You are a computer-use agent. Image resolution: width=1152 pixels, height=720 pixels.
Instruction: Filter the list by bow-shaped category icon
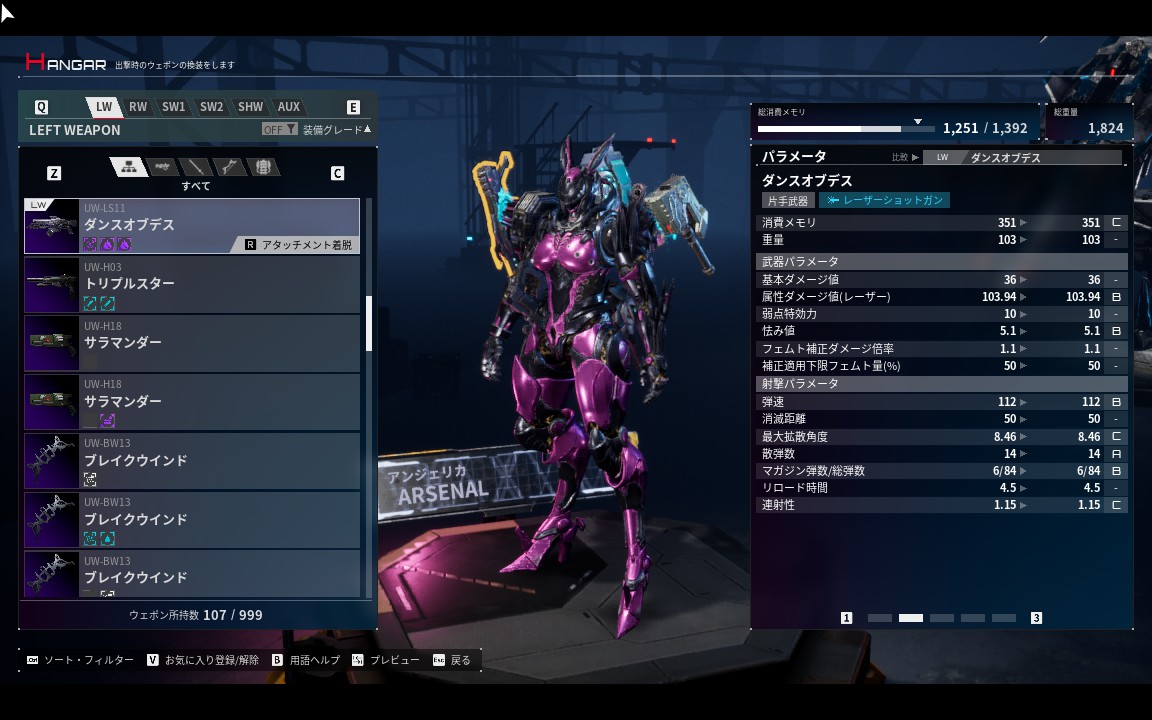pyautogui.click(x=230, y=167)
